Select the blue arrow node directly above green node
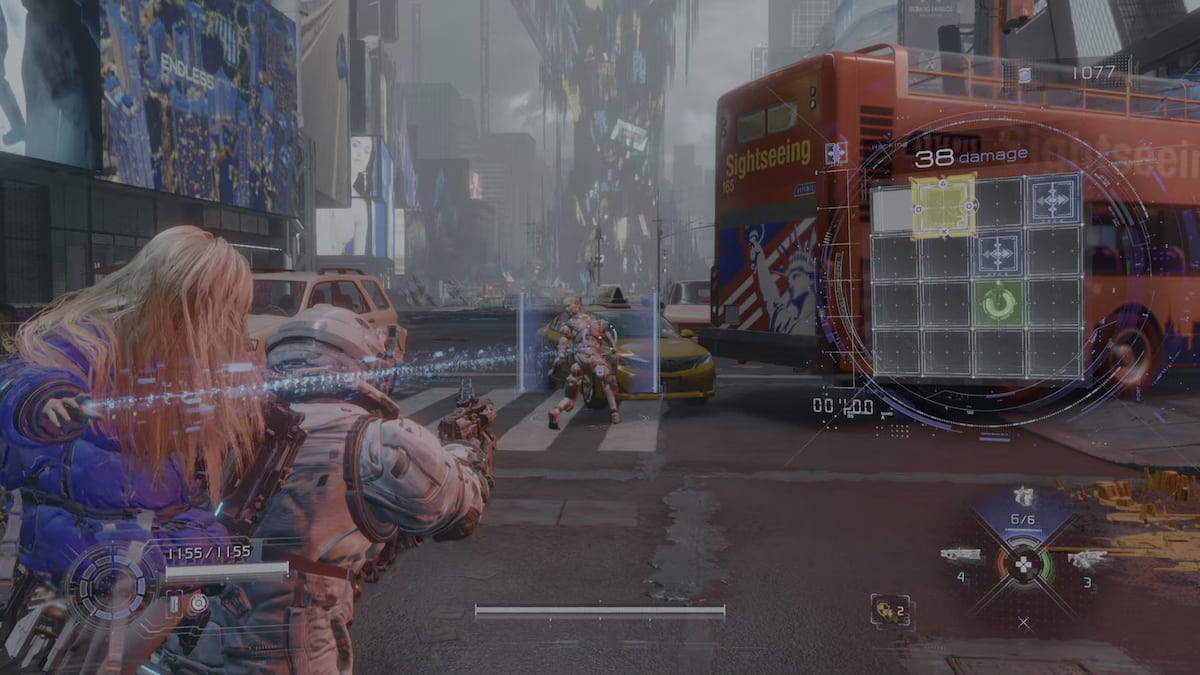Viewport: 1200px width, 675px height. click(998, 253)
